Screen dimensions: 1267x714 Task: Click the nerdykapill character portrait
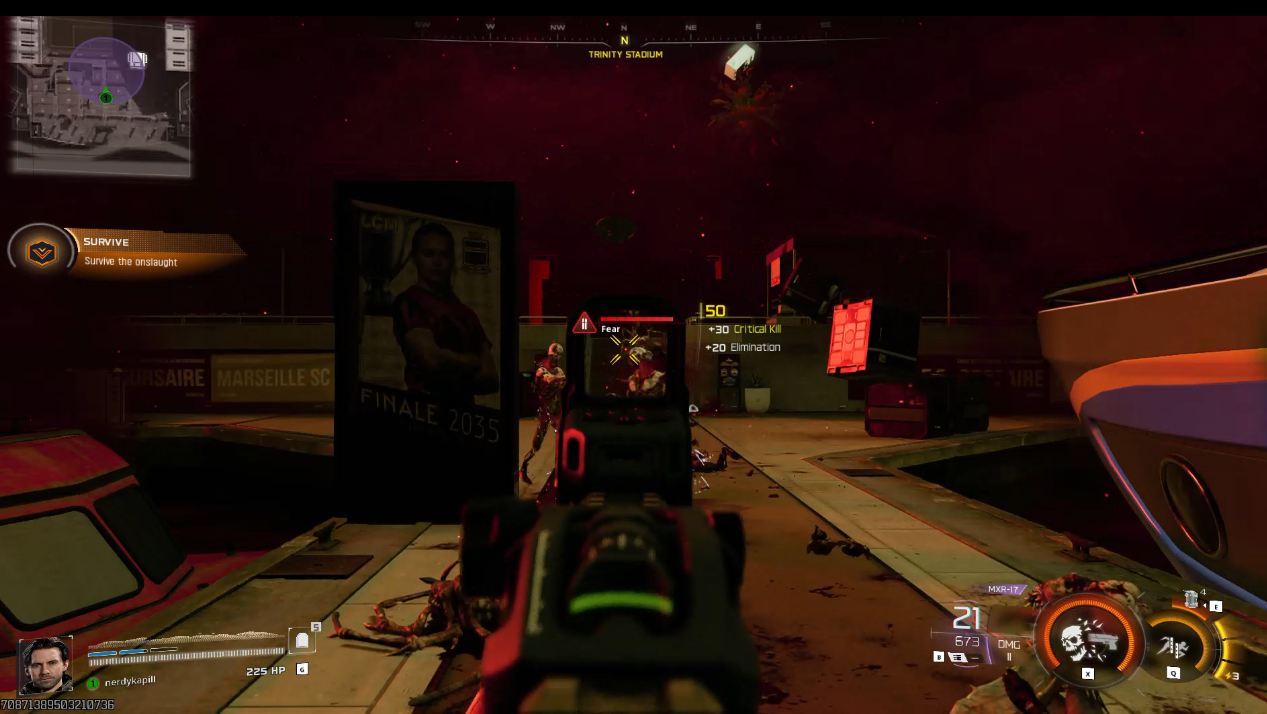tap(45, 665)
